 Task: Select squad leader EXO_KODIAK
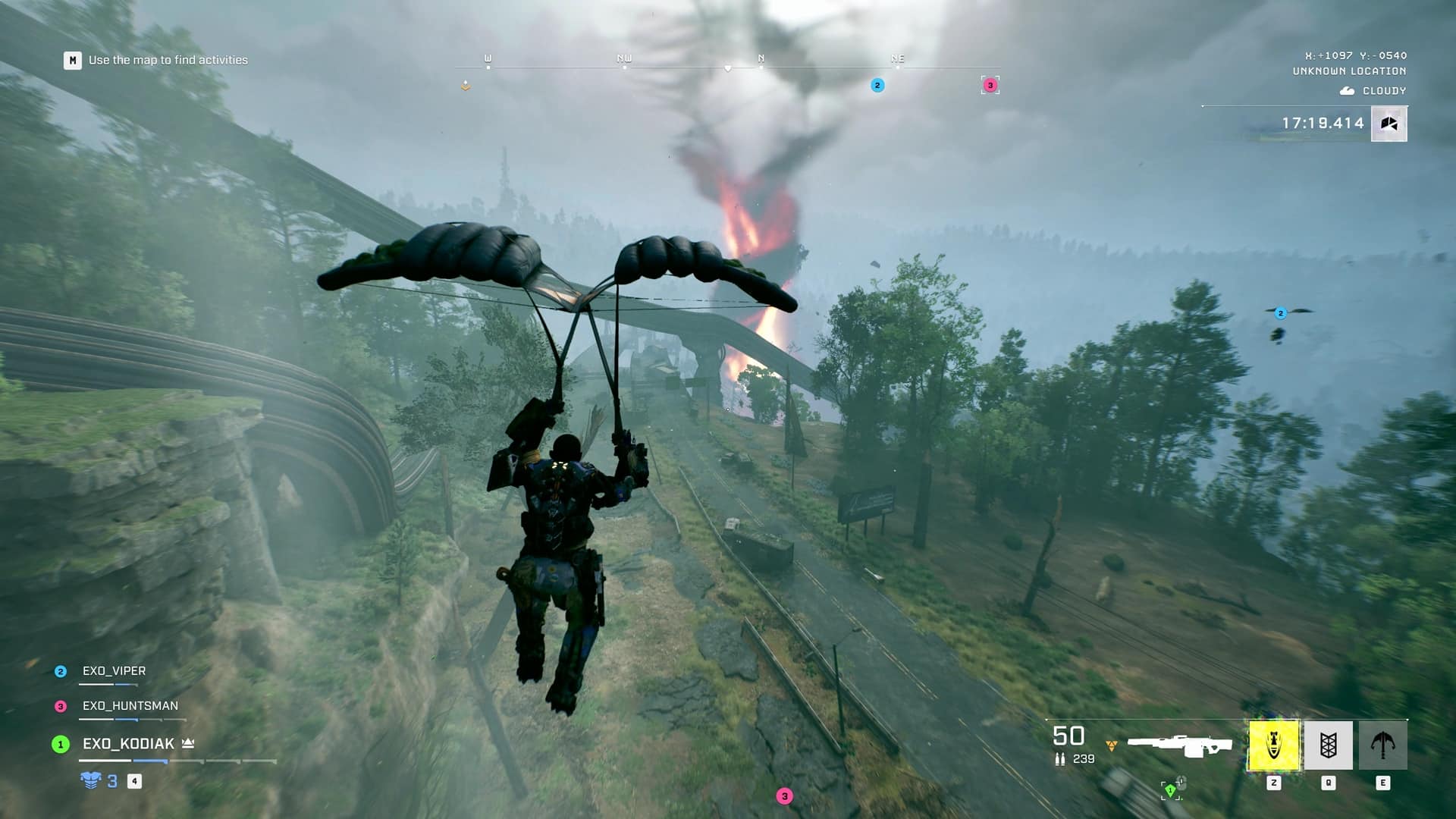(x=128, y=744)
